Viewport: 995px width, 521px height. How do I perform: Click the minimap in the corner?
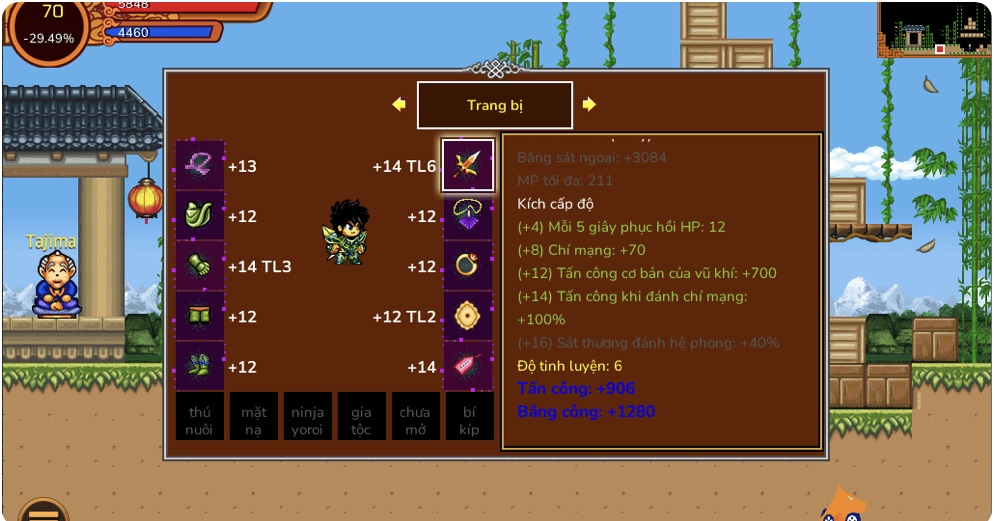tap(934, 29)
